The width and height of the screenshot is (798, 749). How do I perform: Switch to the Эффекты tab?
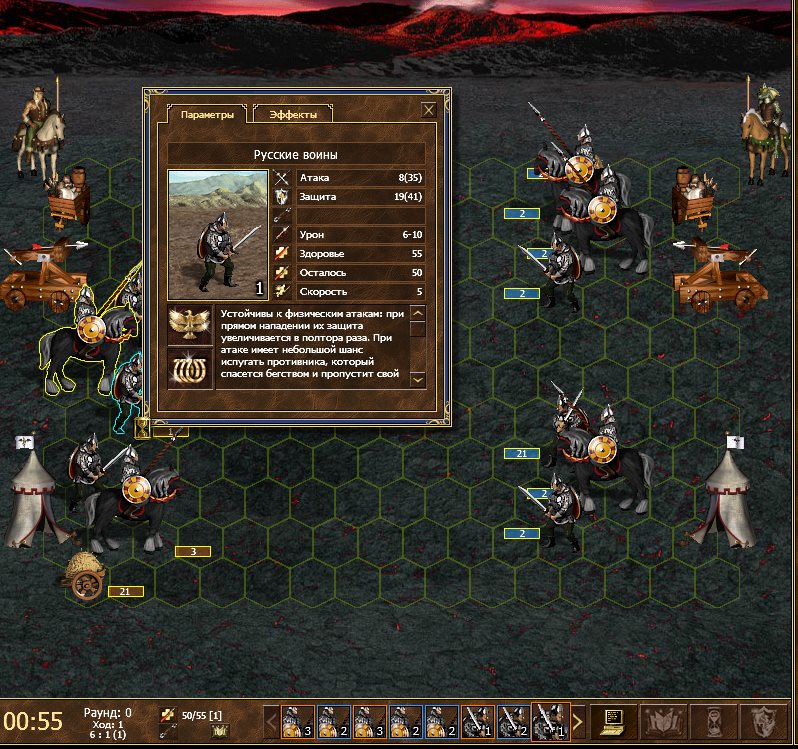point(292,115)
